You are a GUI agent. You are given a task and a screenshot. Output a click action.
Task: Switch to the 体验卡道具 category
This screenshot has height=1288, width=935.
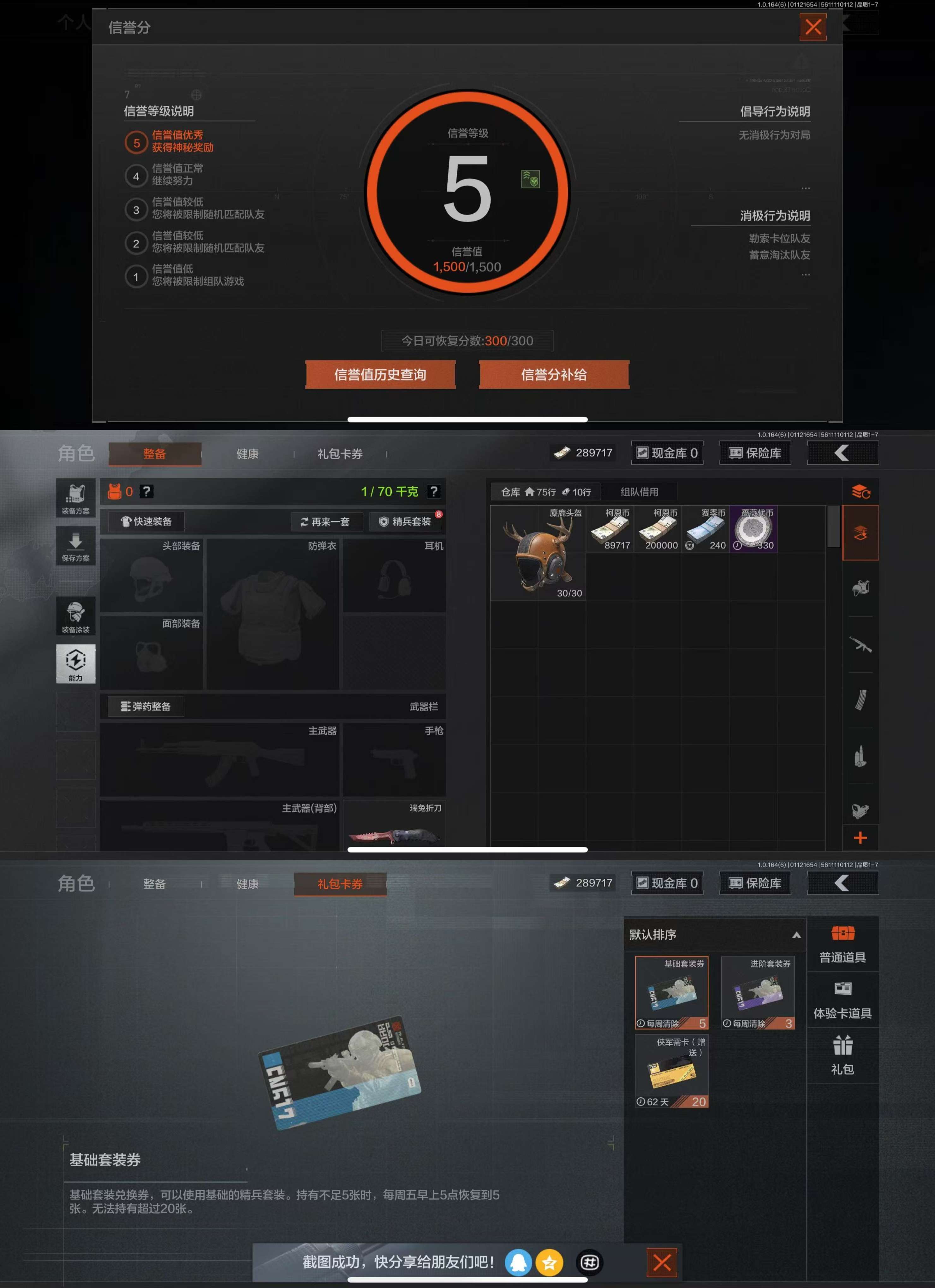[843, 1000]
